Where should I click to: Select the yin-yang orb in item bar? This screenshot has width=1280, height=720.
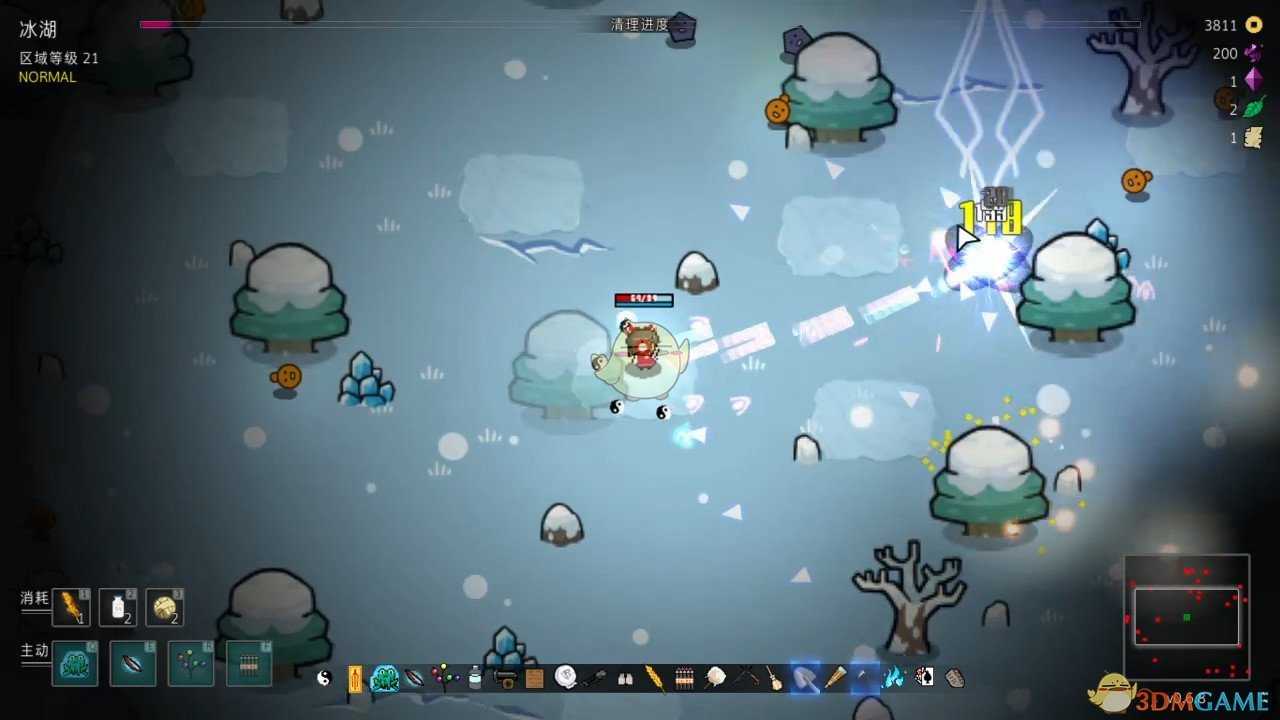[324, 678]
